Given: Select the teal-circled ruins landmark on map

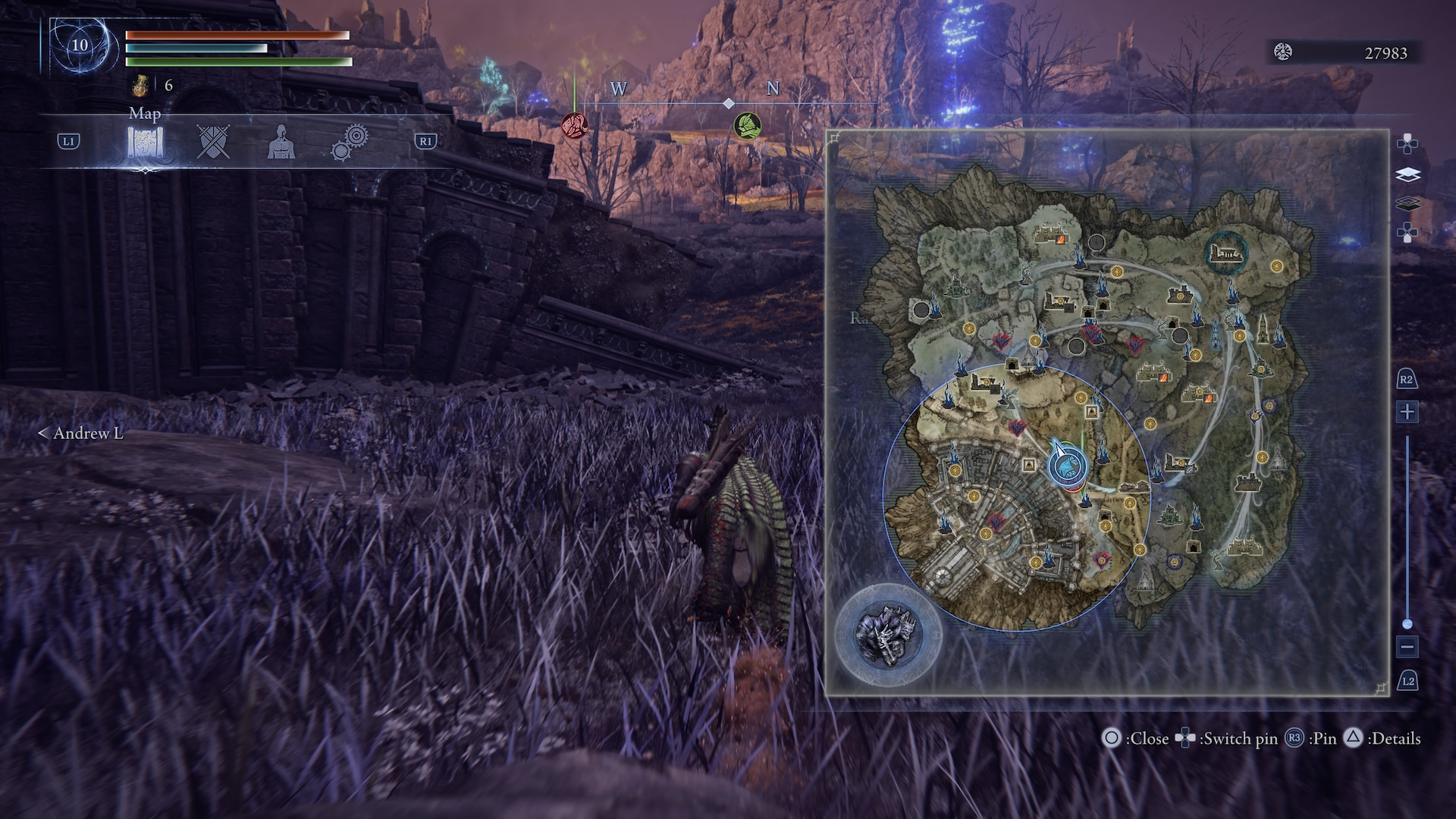Looking at the screenshot, I should (x=1227, y=252).
